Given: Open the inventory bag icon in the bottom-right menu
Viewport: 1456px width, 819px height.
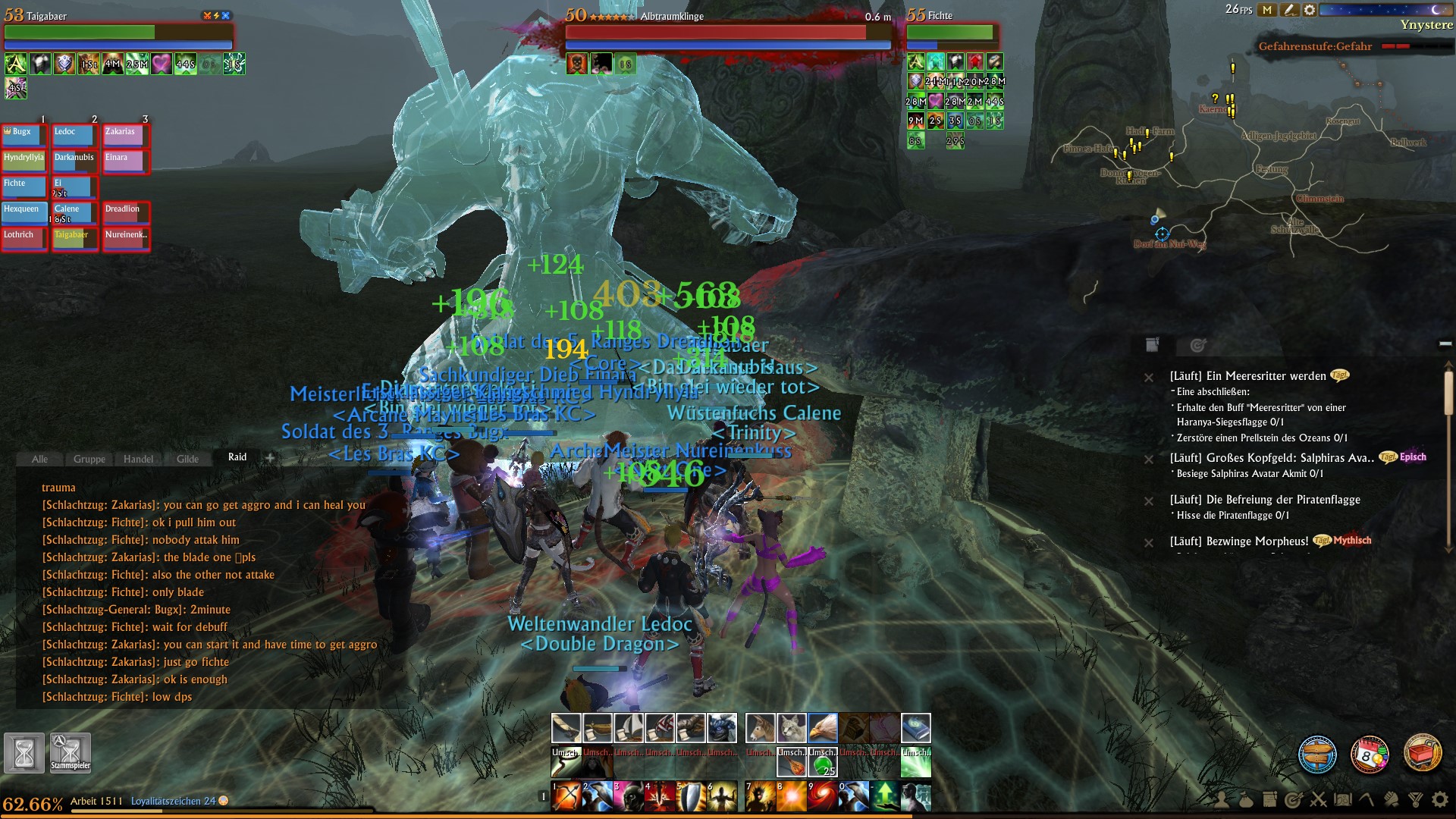Looking at the screenshot, I should click(1246, 799).
